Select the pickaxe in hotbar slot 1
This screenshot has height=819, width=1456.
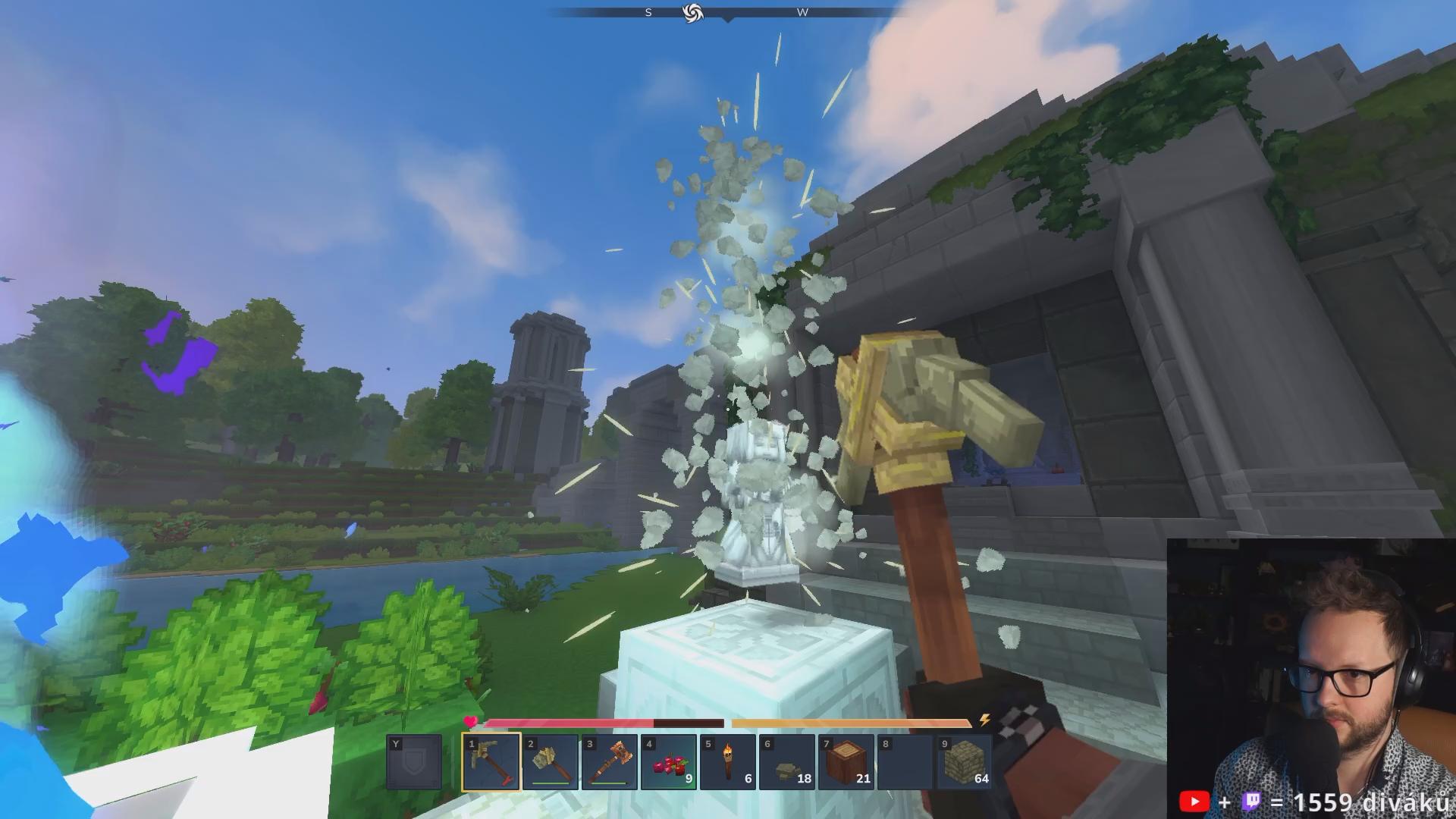(x=491, y=762)
